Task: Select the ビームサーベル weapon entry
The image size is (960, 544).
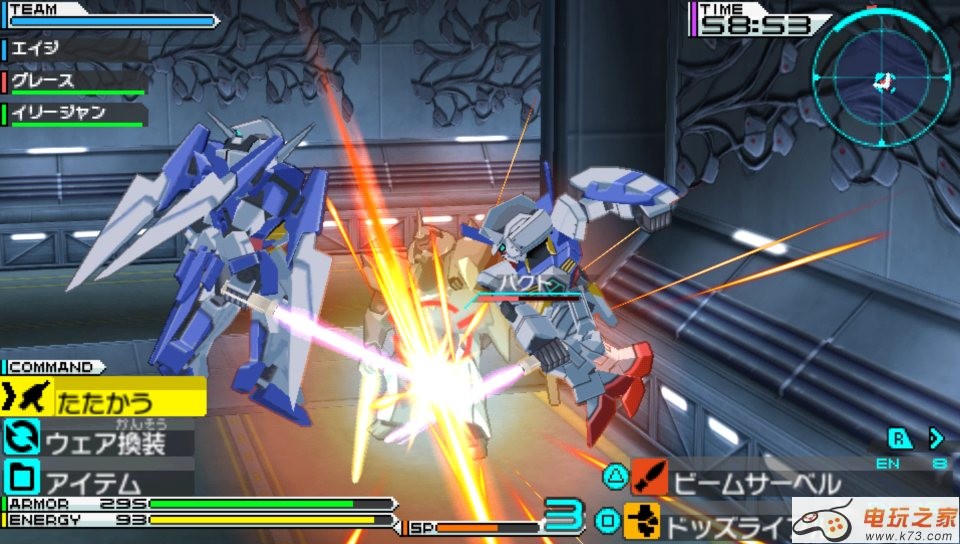Action: click(755, 482)
